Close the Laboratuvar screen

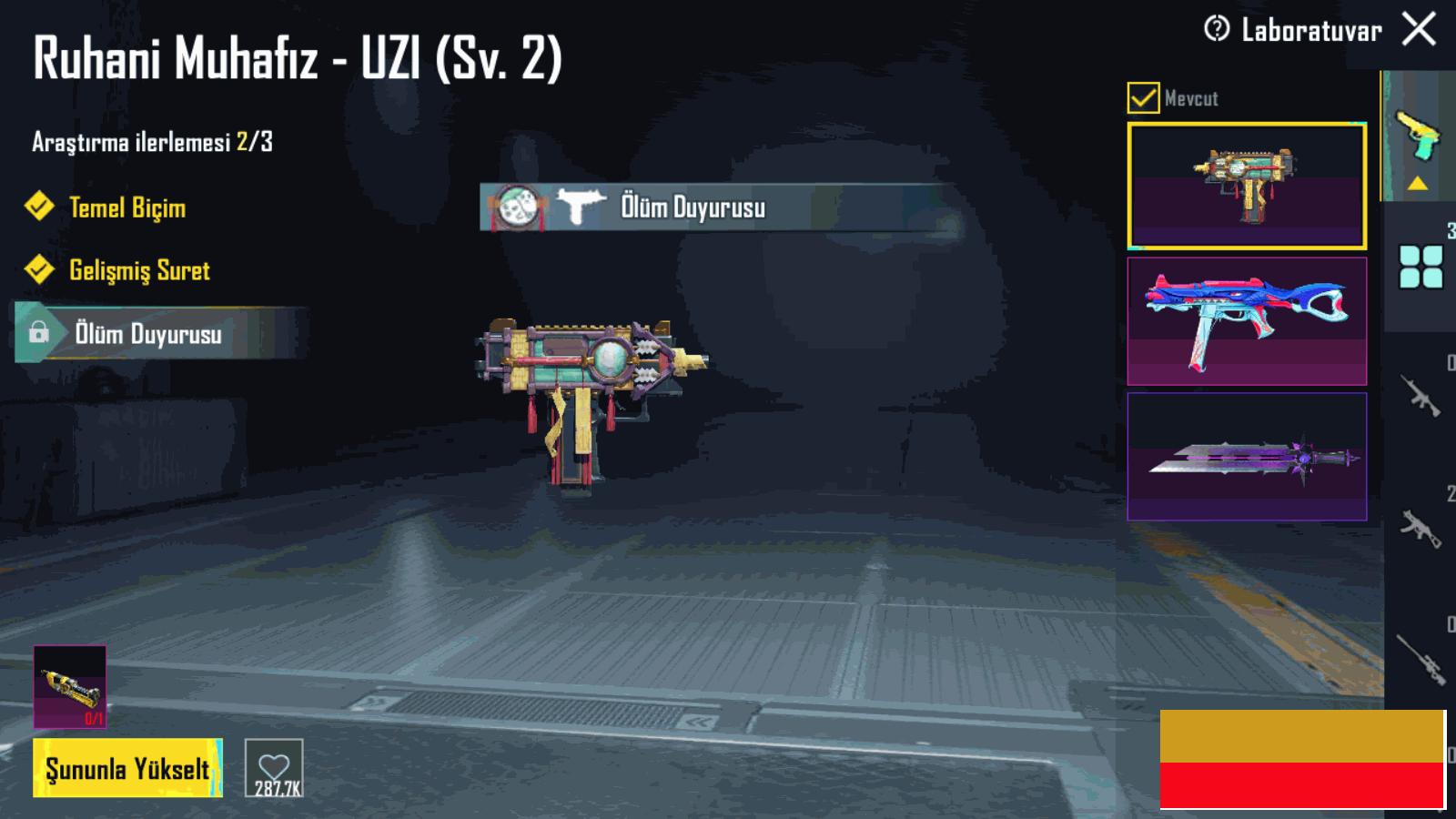point(1419,29)
